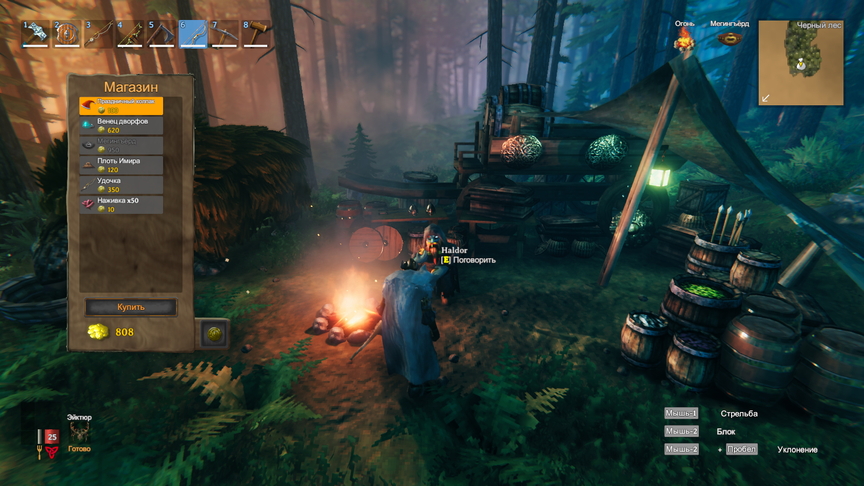Viewport: 864px width, 486px height.
Task: Click the Эйктюр power icon
Action: click(x=79, y=432)
